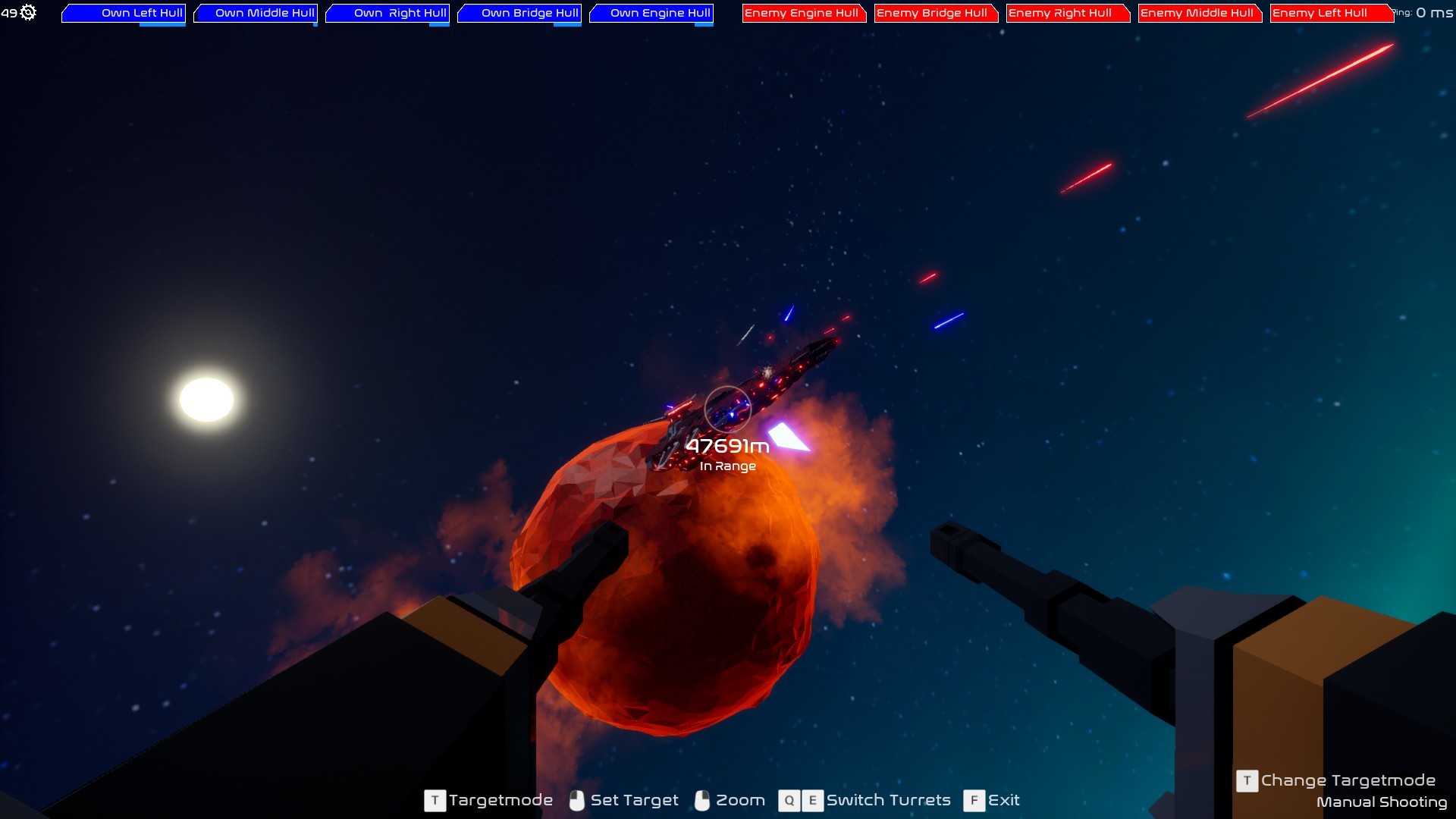Select the Own Right Hull tab
The width and height of the screenshot is (1456, 819).
point(388,13)
